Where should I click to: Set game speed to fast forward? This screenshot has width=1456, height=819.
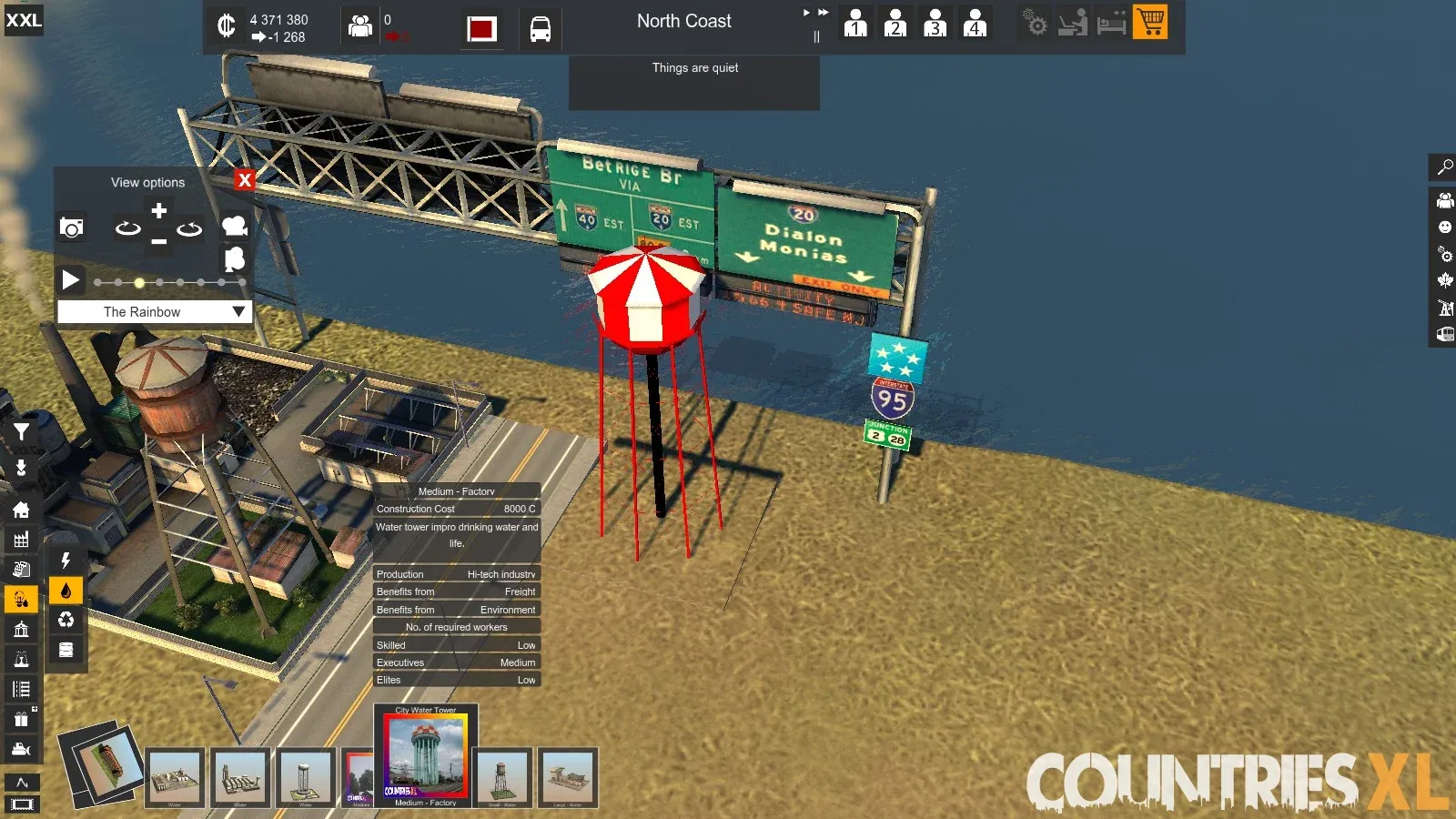point(823,13)
